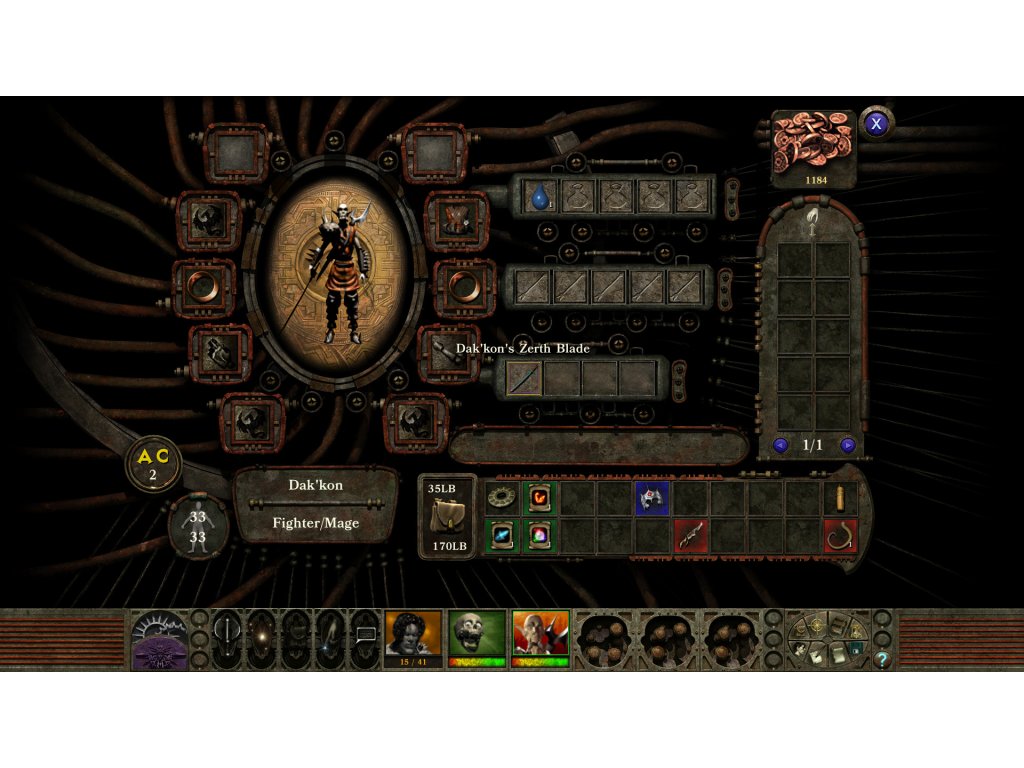1024x768 pixels.
Task: Select the Nameless One portrait
Action: (413, 634)
